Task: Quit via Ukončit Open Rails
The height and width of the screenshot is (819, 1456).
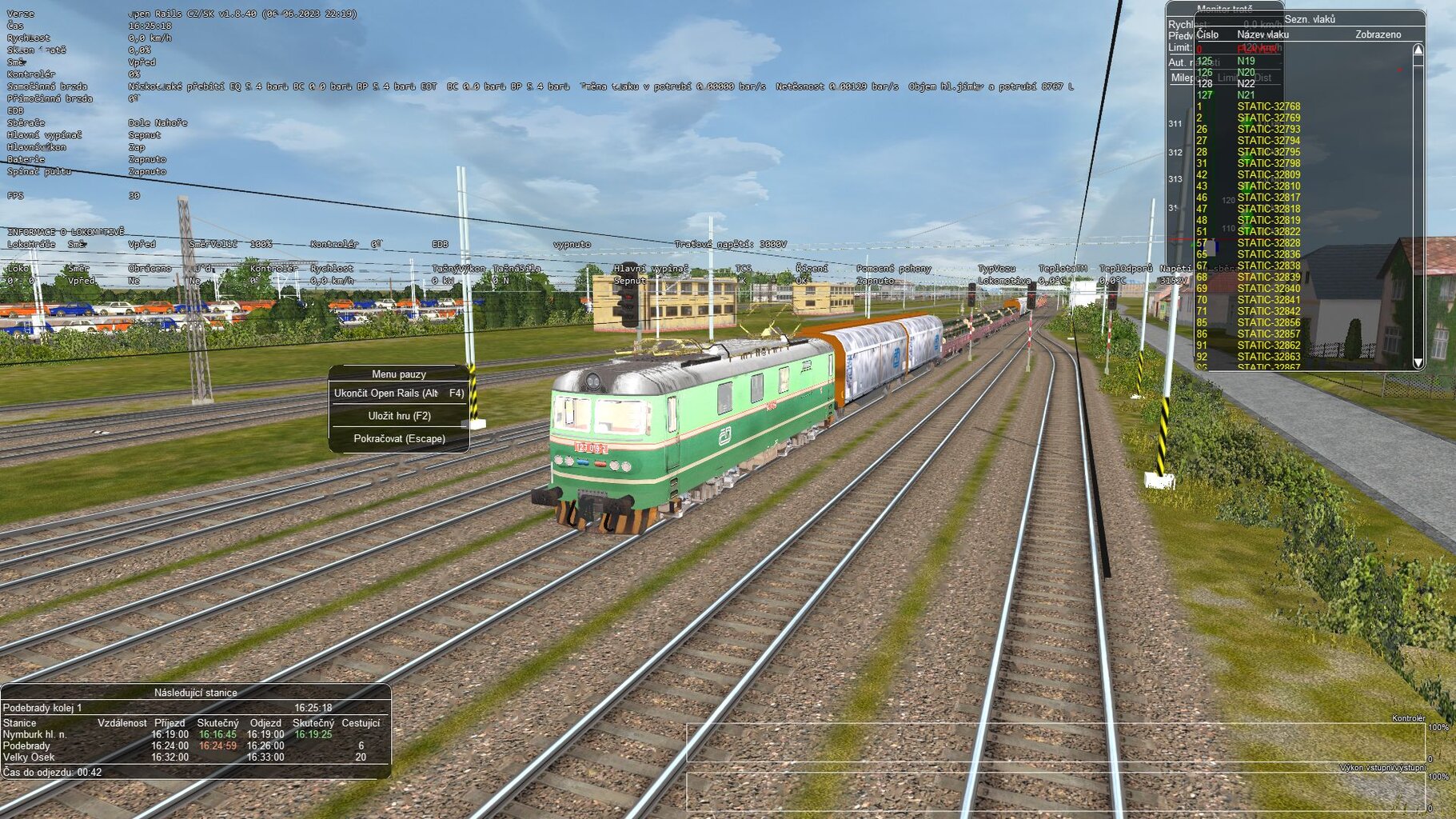Action: point(398,394)
